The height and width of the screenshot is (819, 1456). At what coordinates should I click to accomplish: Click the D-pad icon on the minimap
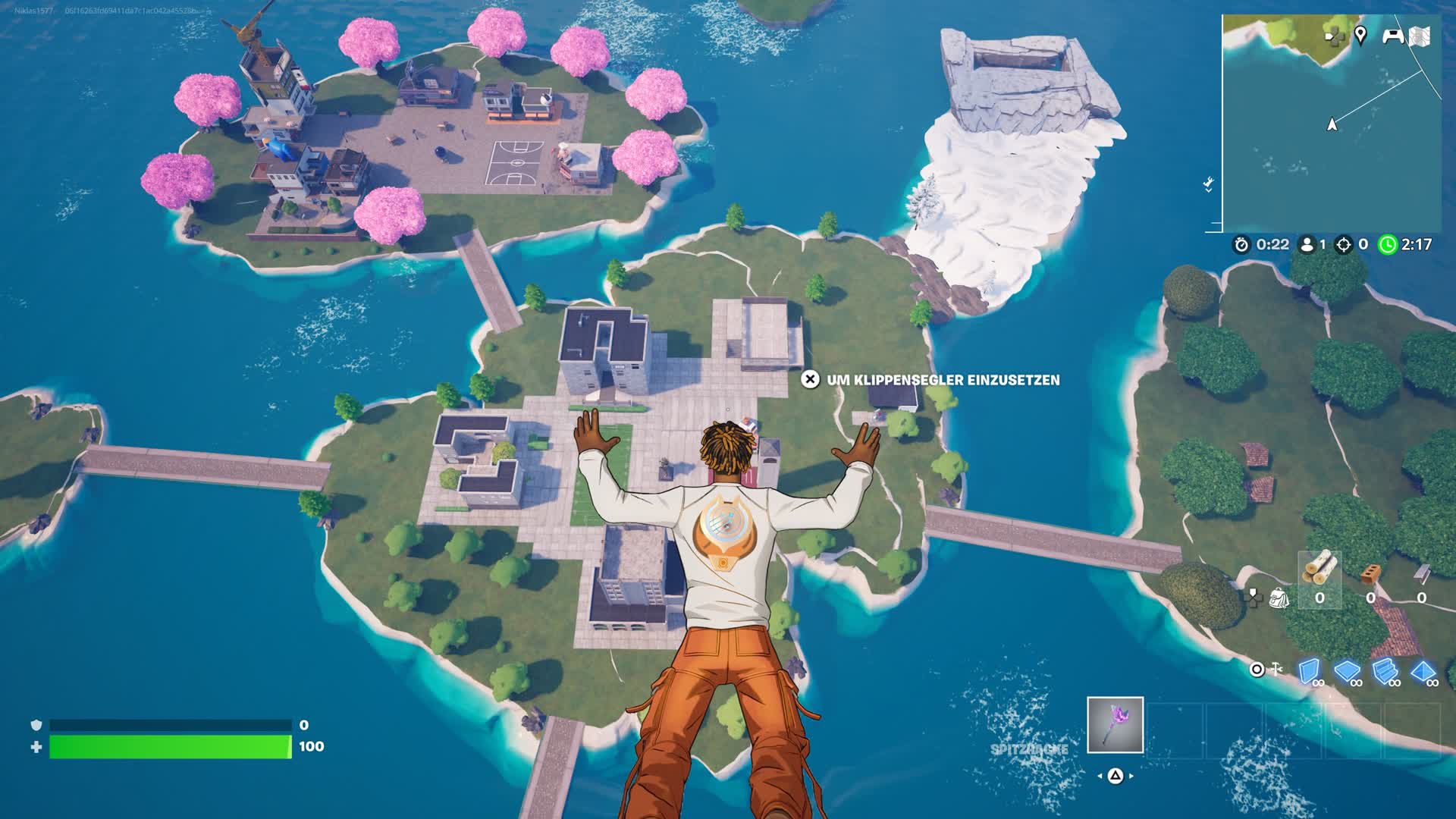coord(1333,36)
